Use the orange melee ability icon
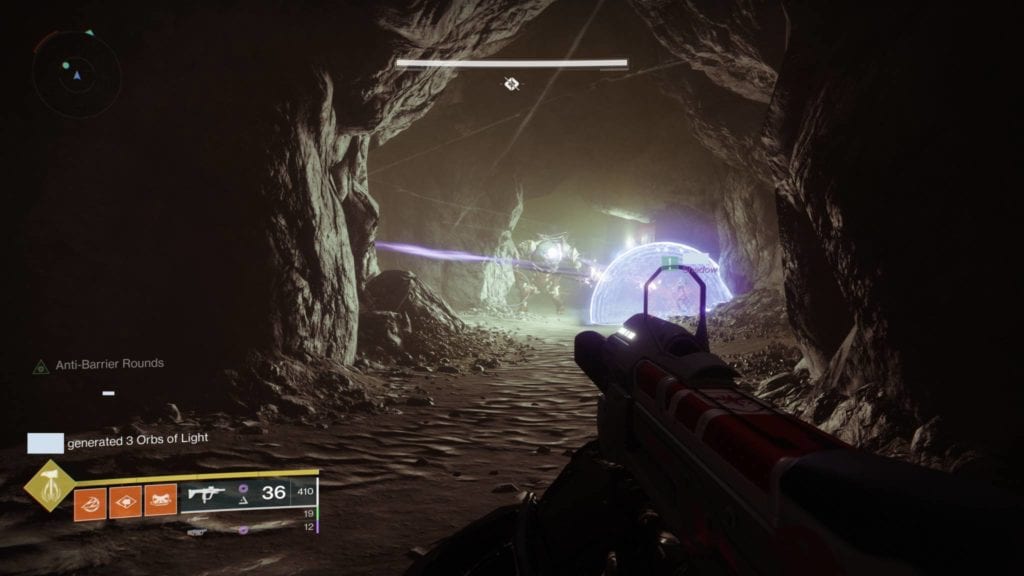 tap(125, 500)
